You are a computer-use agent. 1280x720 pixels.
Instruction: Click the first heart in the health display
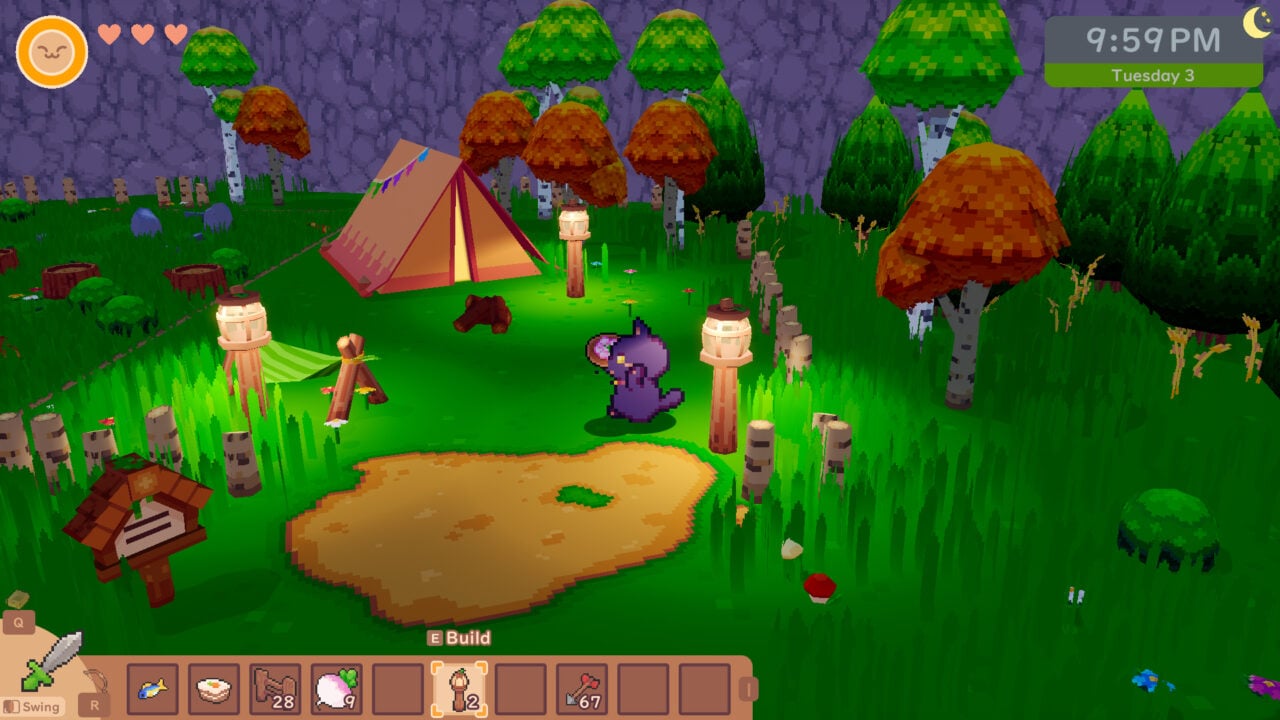click(107, 32)
